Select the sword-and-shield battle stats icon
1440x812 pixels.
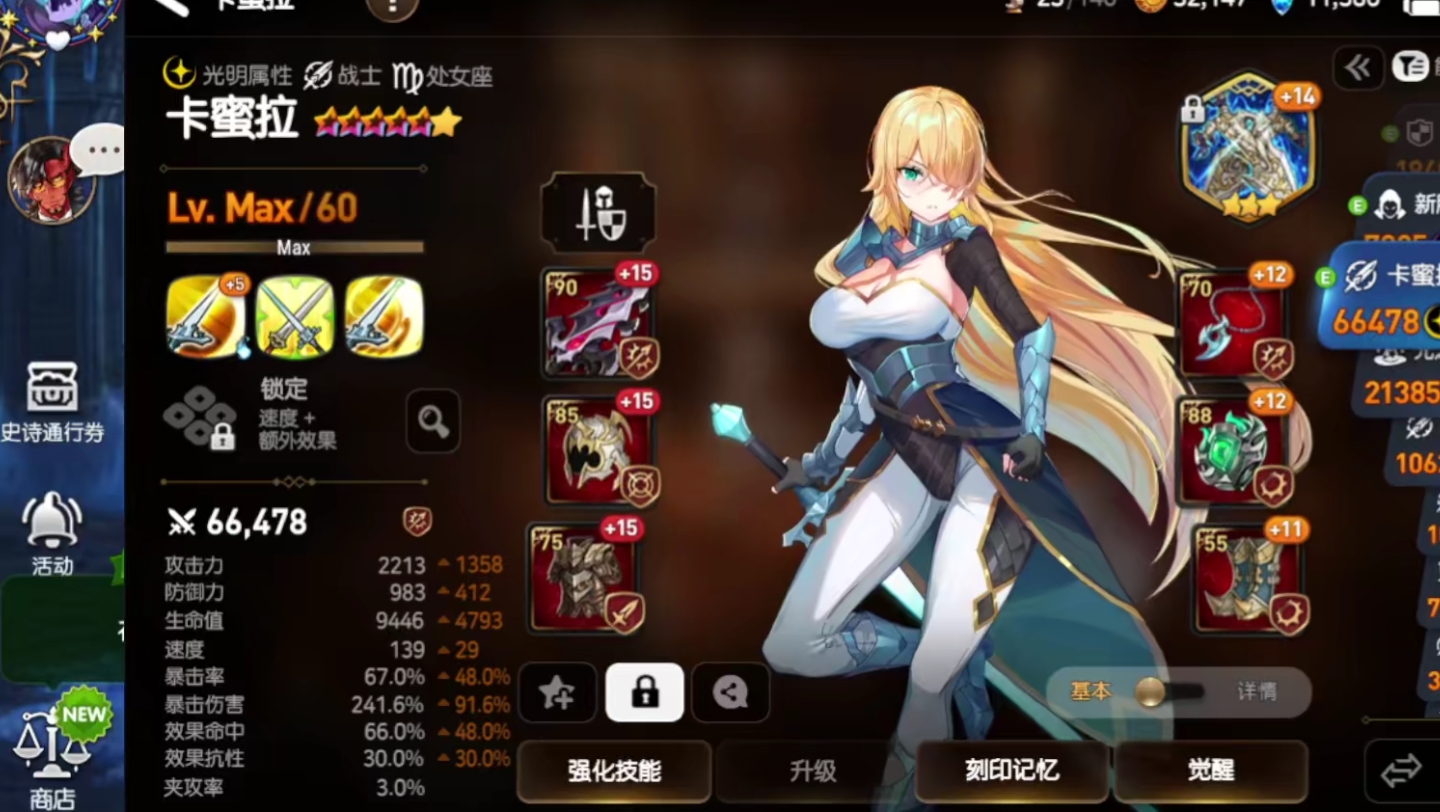(x=597, y=211)
